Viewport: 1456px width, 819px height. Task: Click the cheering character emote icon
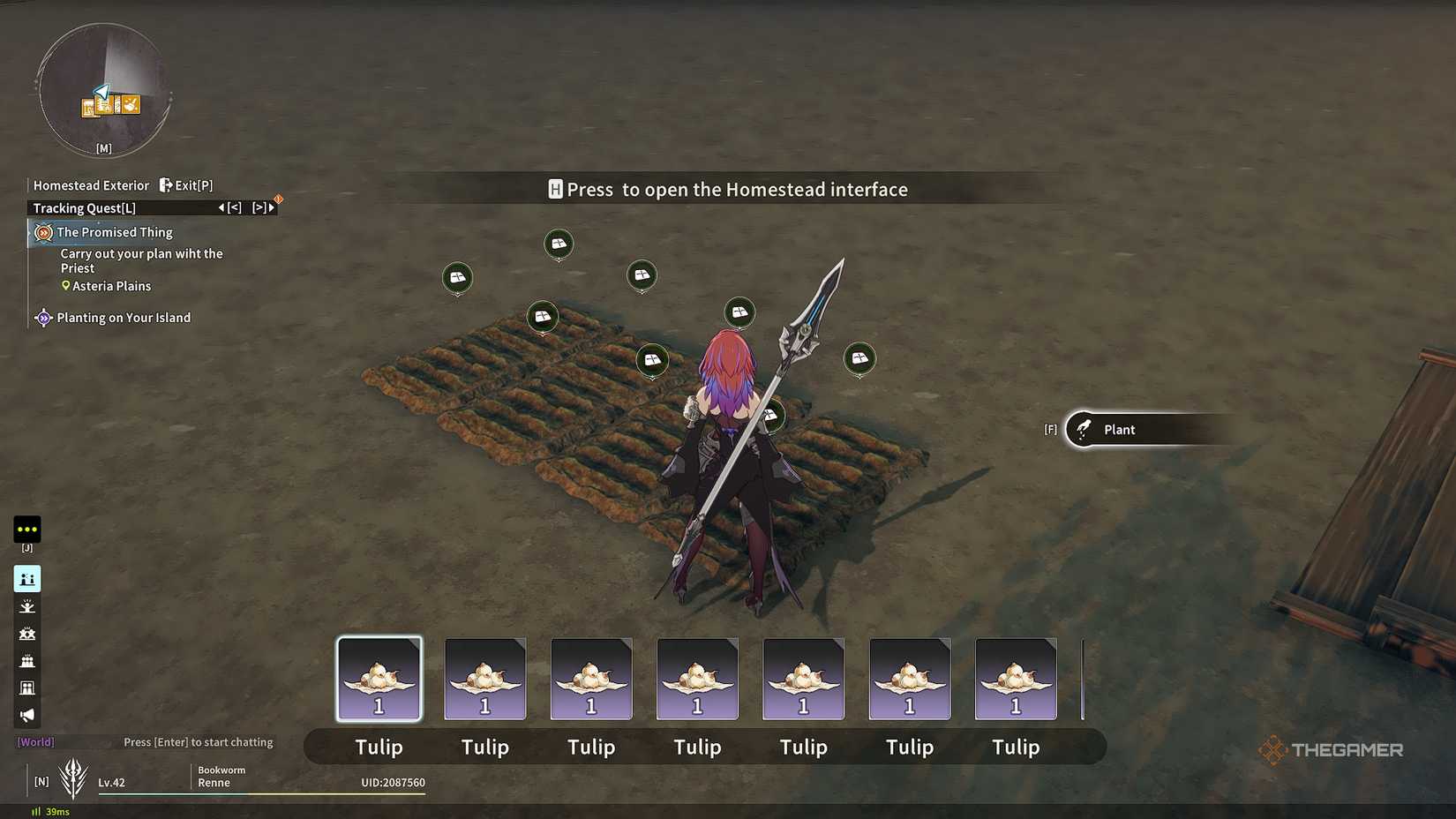tap(27, 606)
